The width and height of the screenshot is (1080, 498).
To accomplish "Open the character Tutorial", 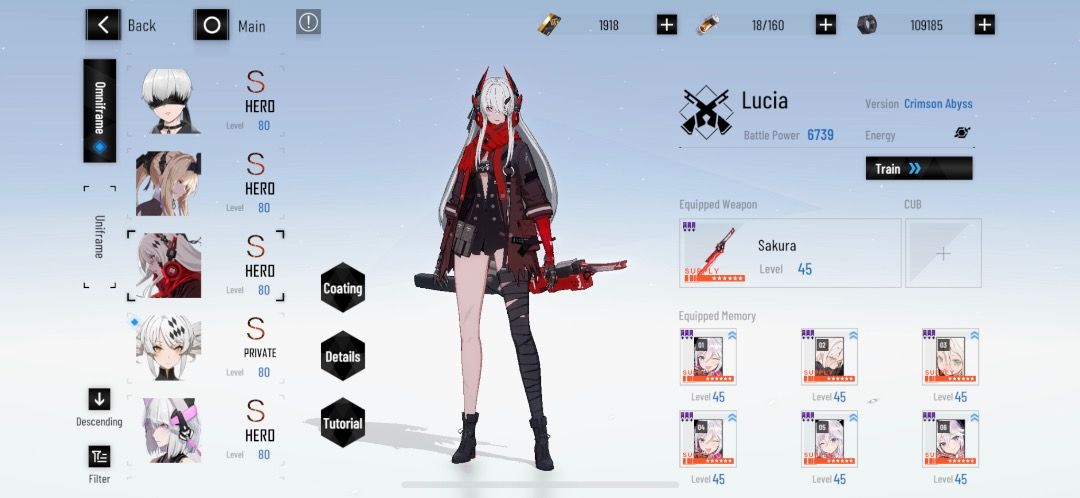I will point(342,423).
